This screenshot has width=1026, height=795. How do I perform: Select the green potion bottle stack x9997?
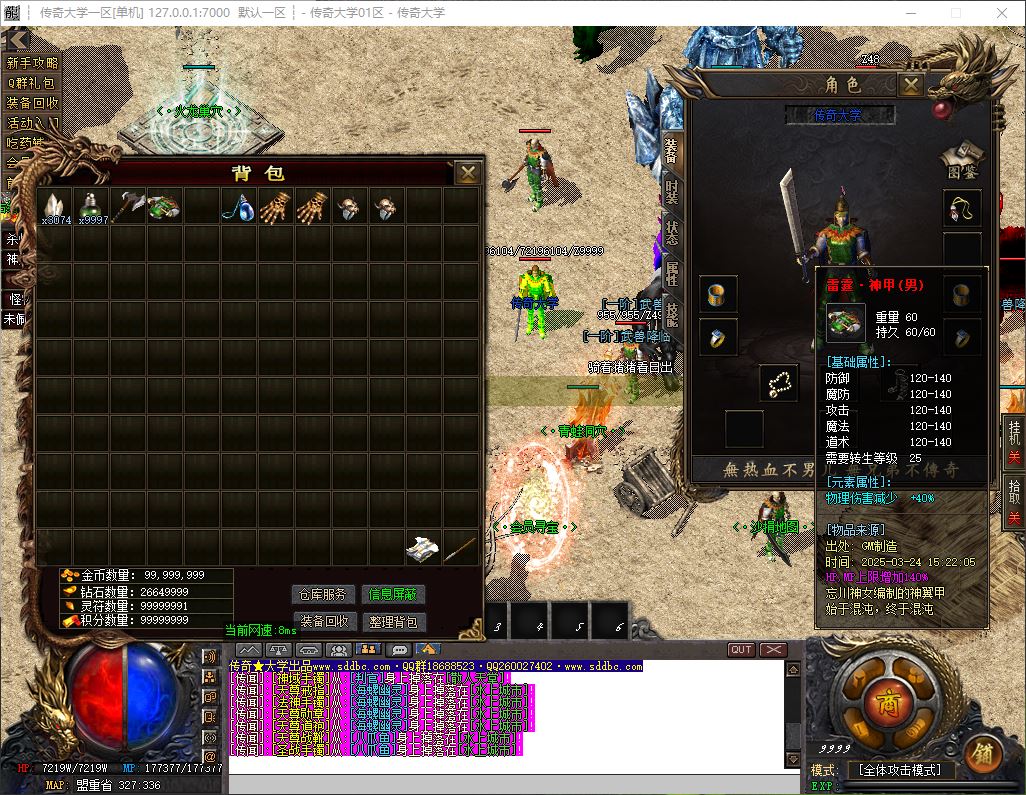tap(92, 207)
